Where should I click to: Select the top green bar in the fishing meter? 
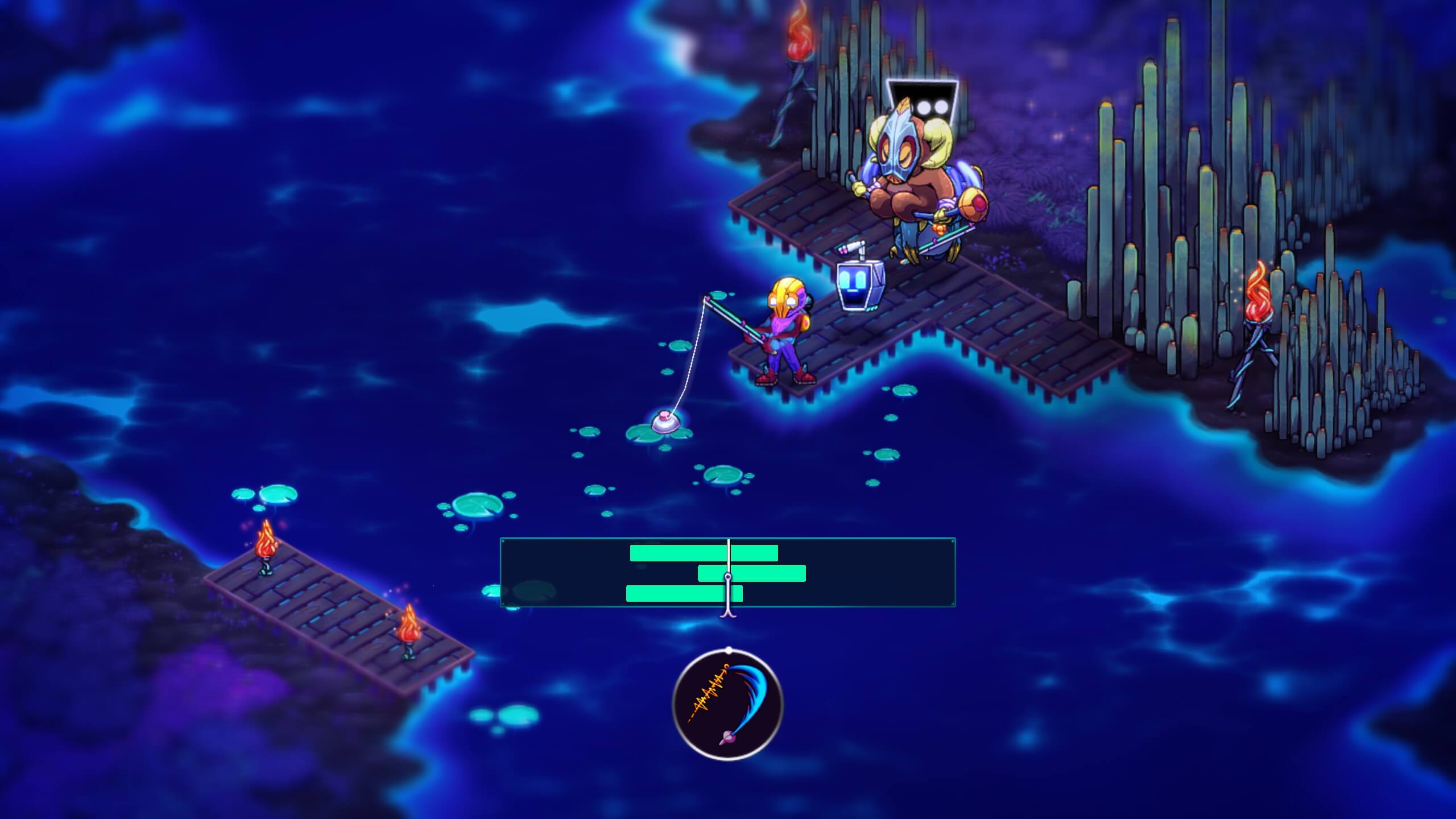(704, 553)
